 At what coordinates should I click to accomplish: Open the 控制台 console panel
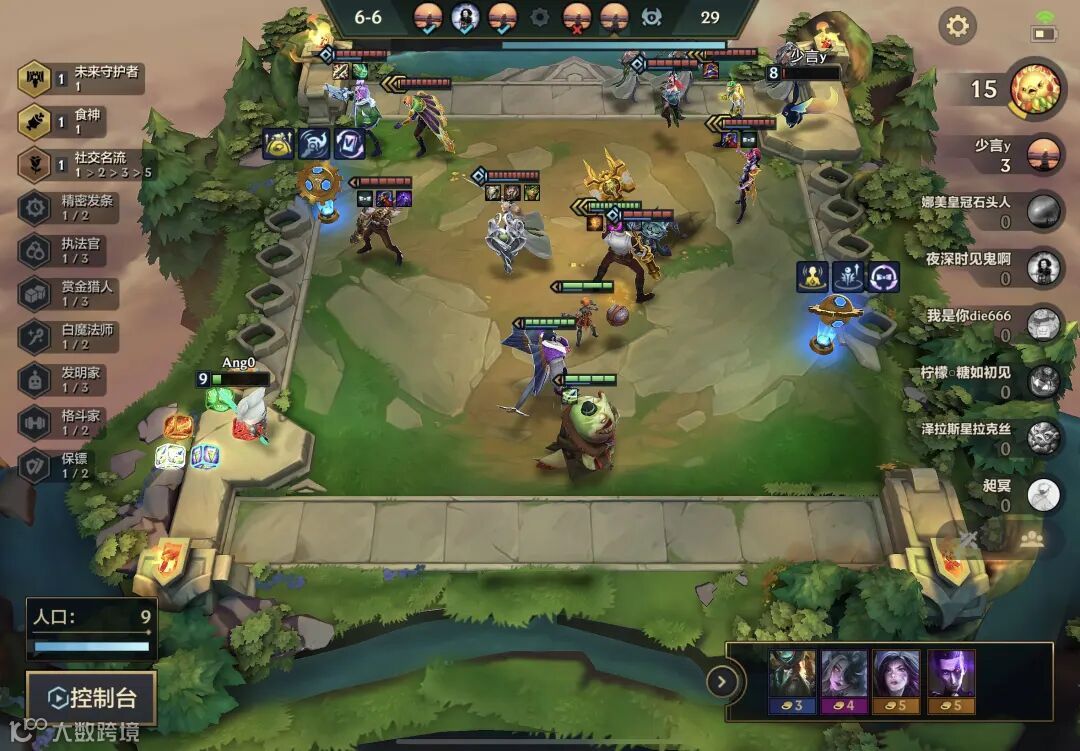91,697
